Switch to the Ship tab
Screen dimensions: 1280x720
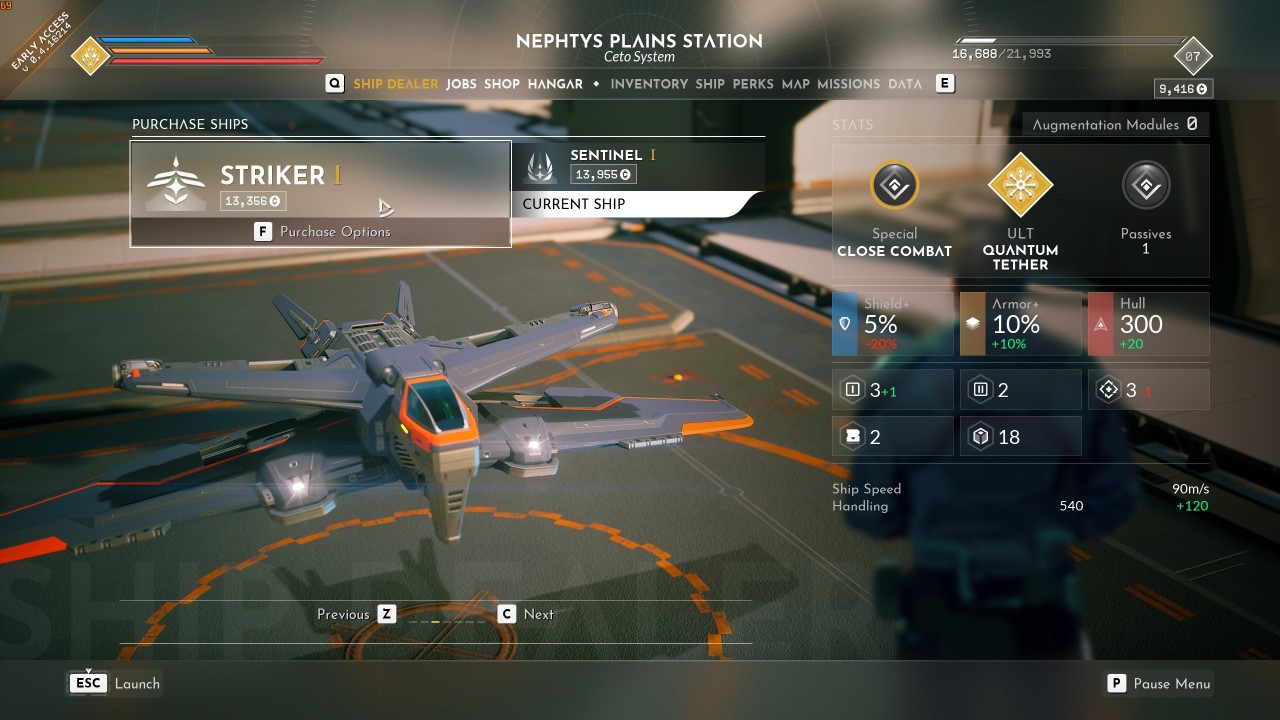pos(710,84)
